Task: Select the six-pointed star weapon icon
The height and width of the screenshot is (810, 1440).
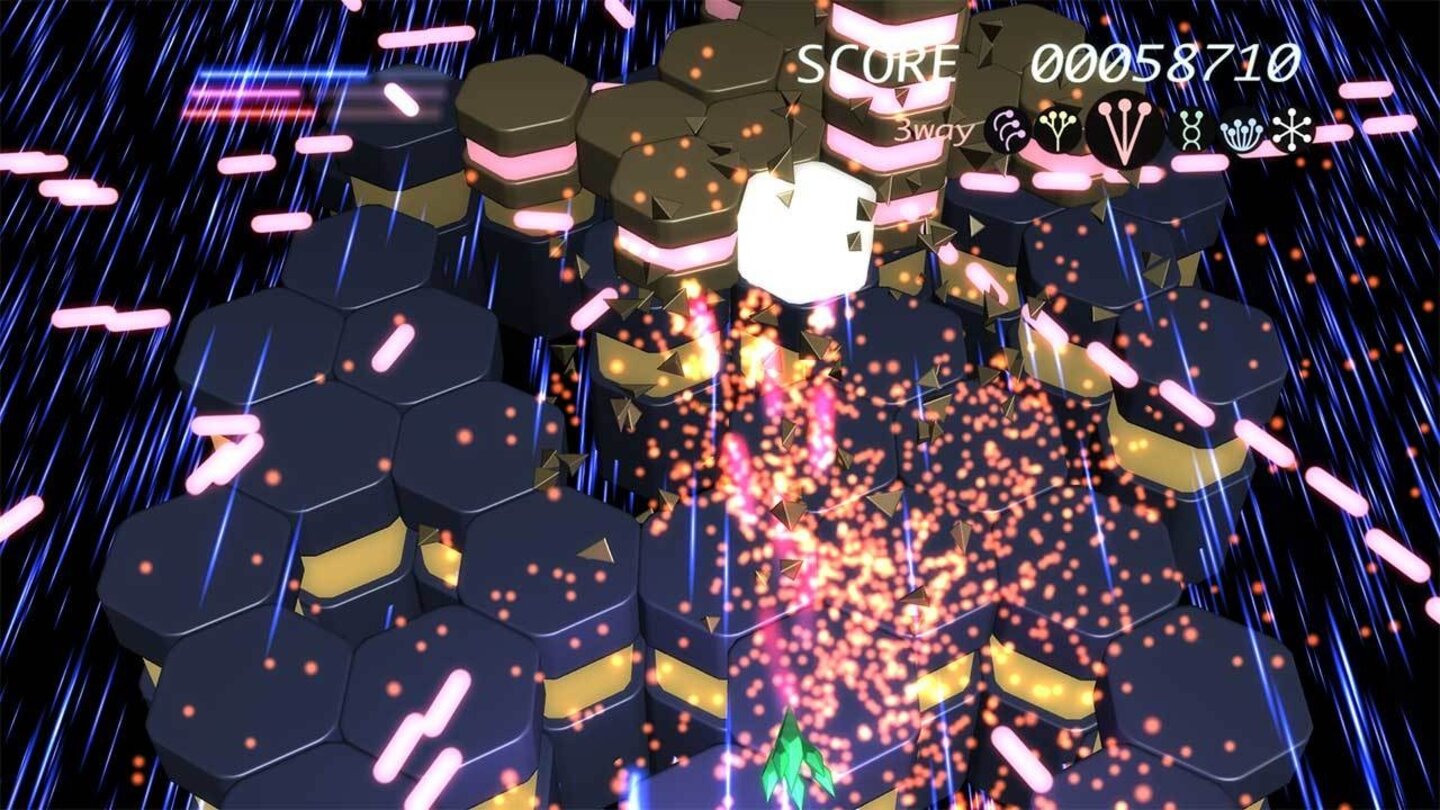Action: 1290,131
